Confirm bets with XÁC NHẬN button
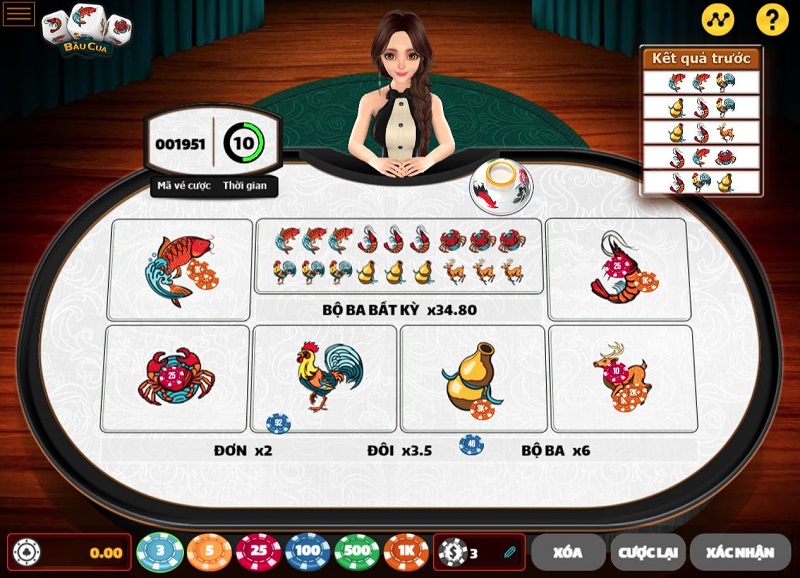This screenshot has height=578, width=800. pyautogui.click(x=740, y=552)
